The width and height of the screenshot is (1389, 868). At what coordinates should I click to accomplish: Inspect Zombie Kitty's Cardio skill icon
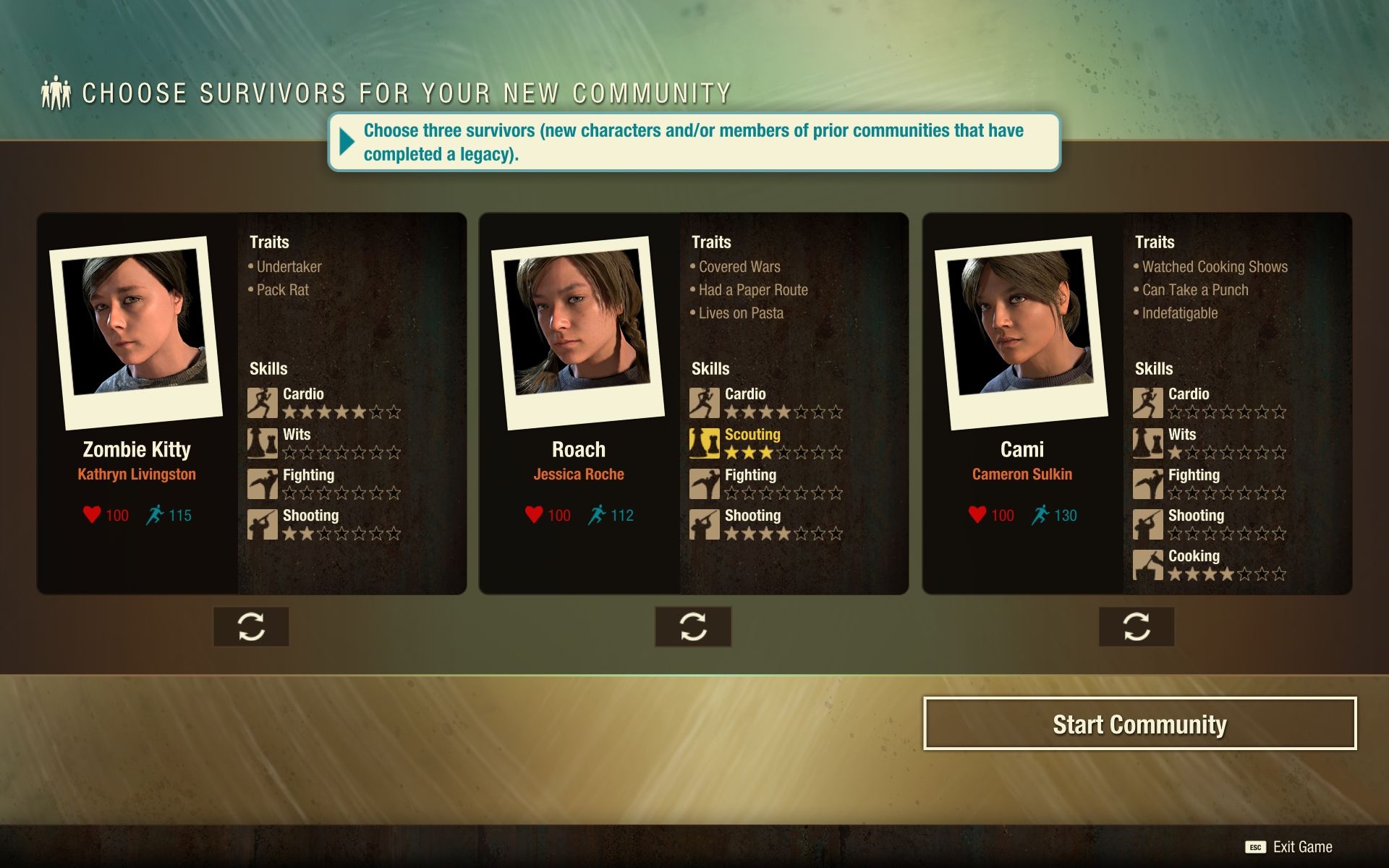tap(262, 403)
